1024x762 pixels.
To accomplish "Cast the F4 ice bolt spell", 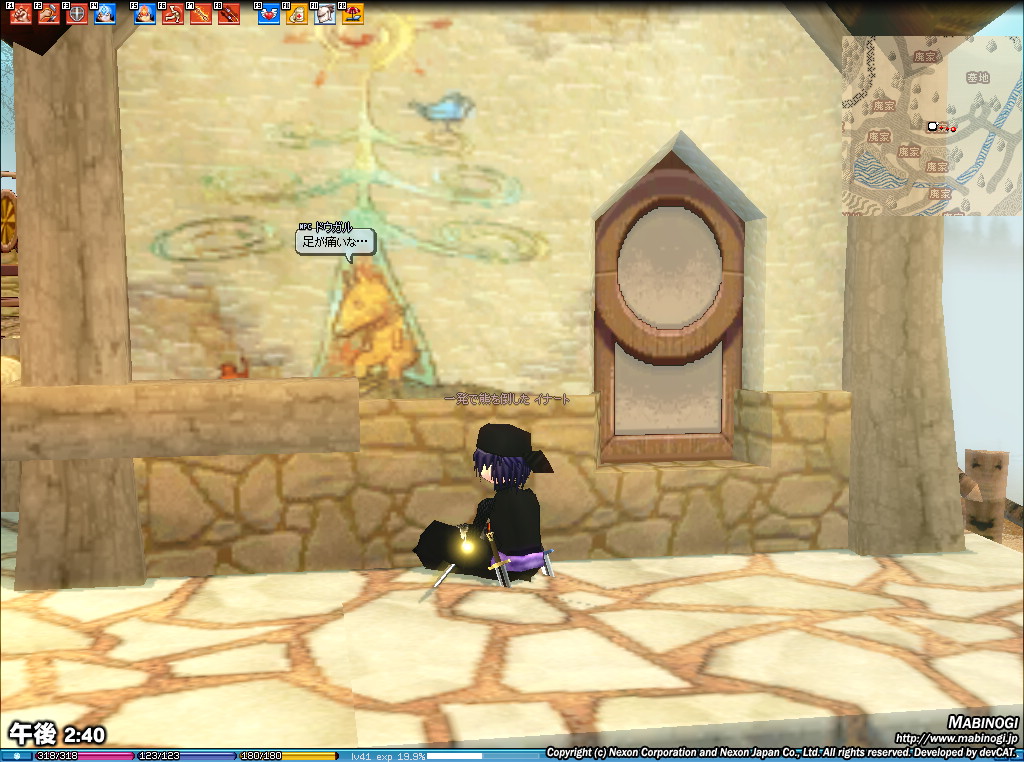I will click(x=104, y=14).
